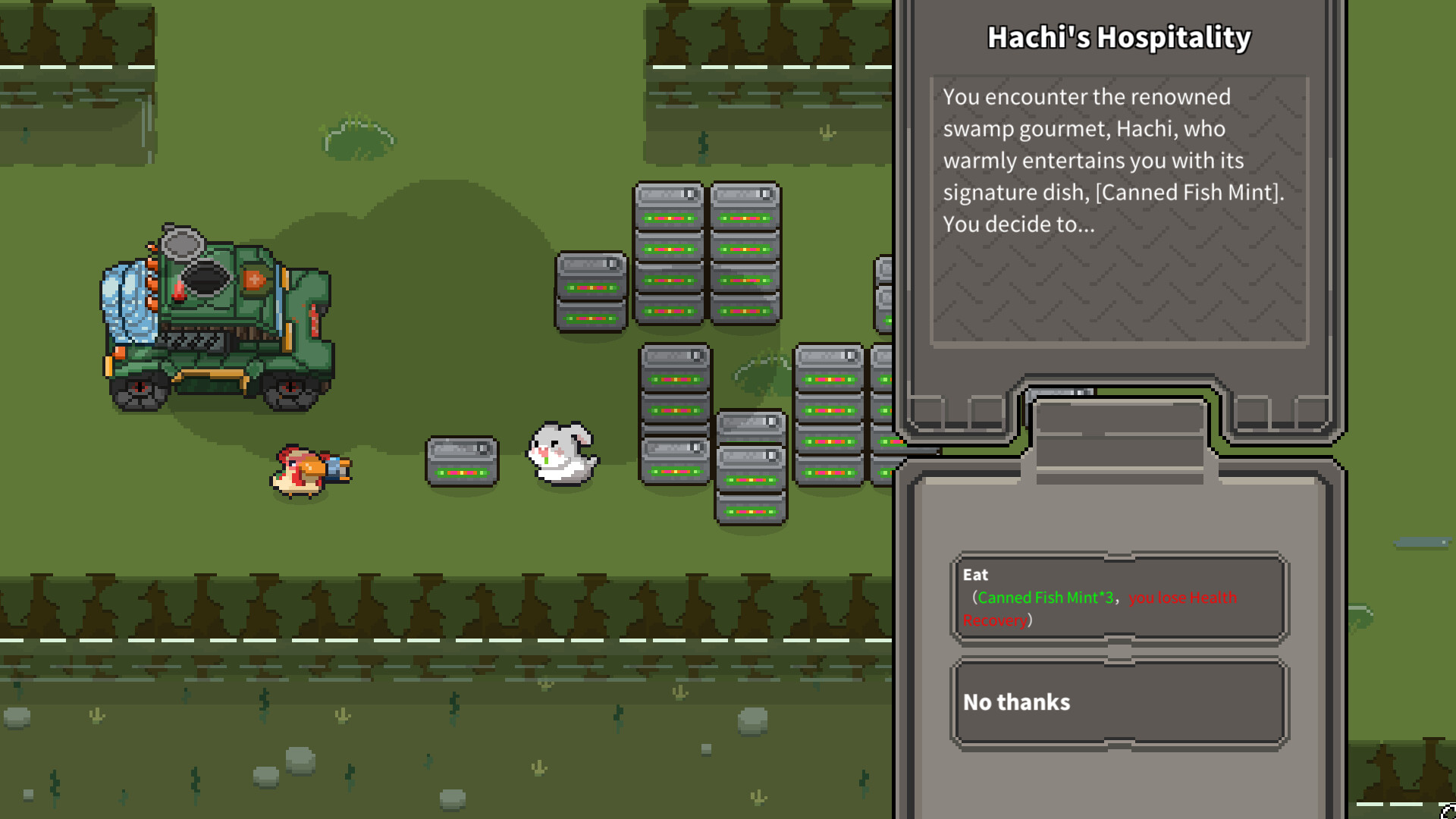Click the lone canned fish beside the chicken
Viewport: 1456px width, 819px height.
coord(461,459)
